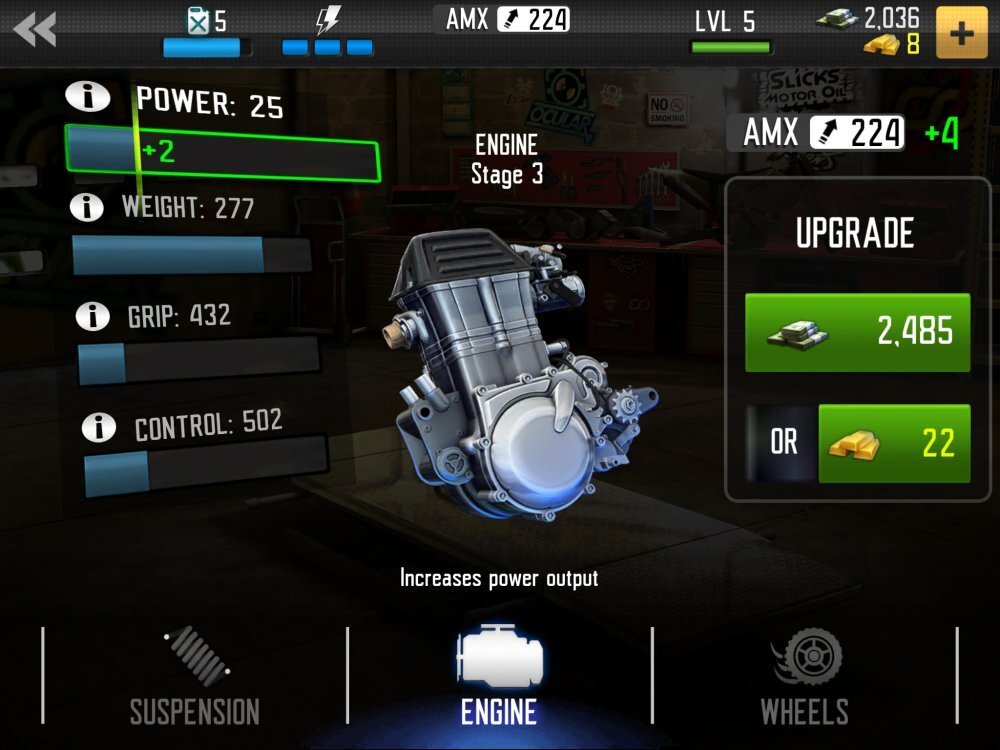This screenshot has height=750, width=1000.
Task: Open the Grip stat info icon
Action: [x=93, y=316]
